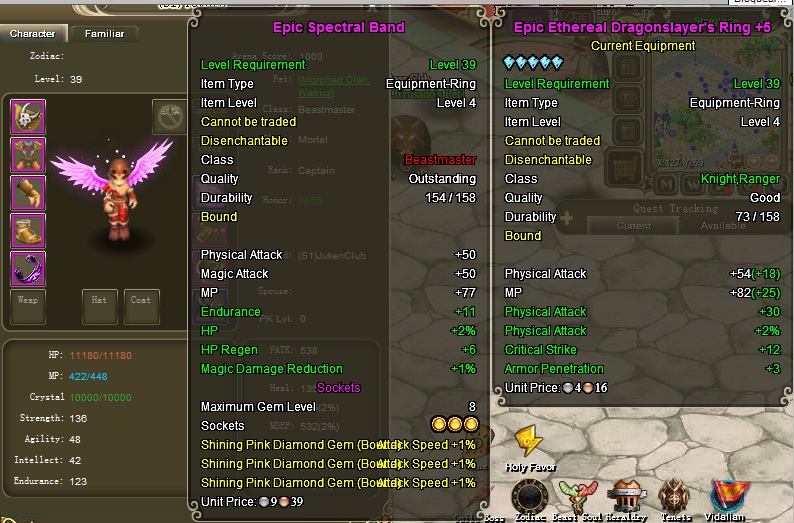Viewport: 794px width, 523px height.
Task: Open the Familiar tab
Action: [104, 34]
